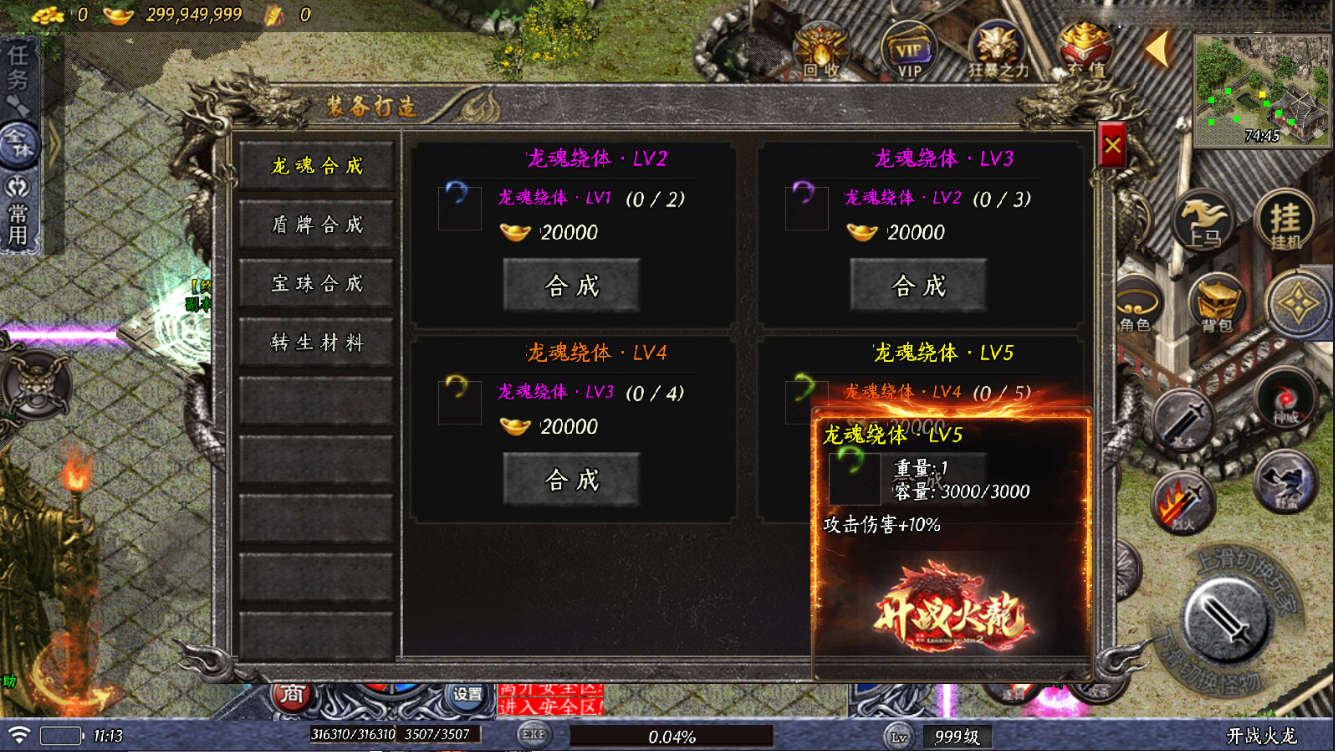Open the 回收 recycle icon
The image size is (1335, 752).
(x=821, y=50)
